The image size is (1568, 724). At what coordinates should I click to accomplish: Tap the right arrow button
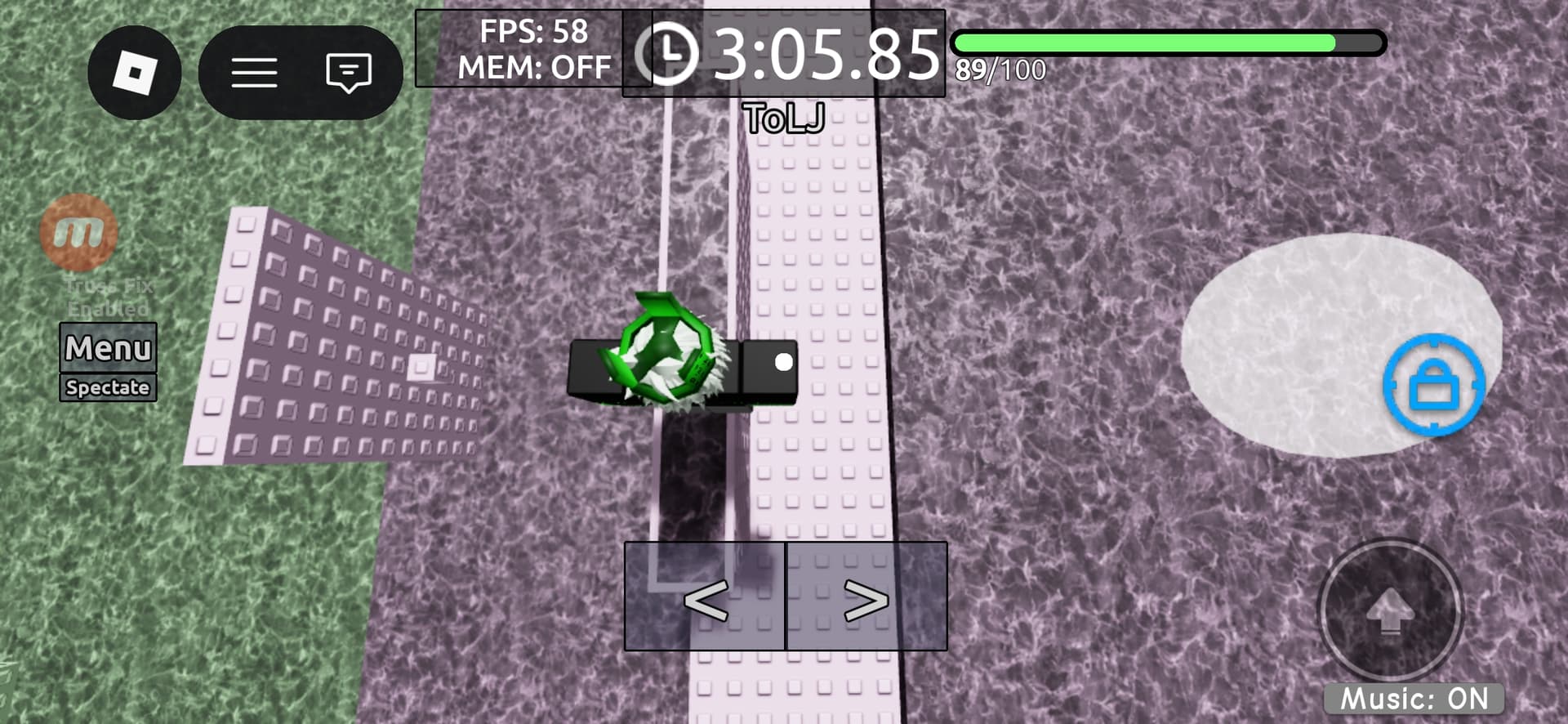pyautogui.click(x=866, y=597)
